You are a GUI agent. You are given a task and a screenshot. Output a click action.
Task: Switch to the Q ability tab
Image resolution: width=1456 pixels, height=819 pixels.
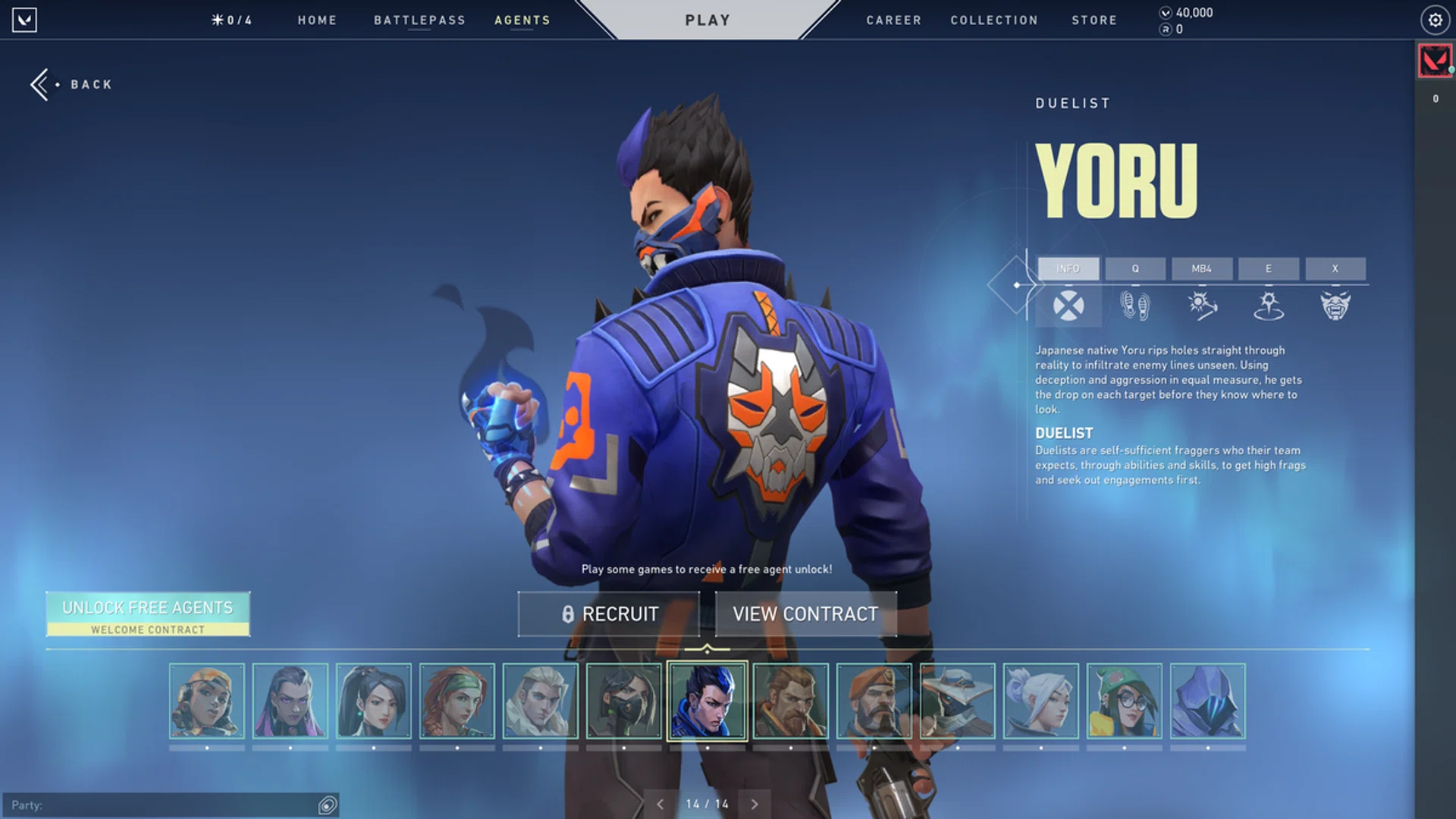click(x=1135, y=268)
